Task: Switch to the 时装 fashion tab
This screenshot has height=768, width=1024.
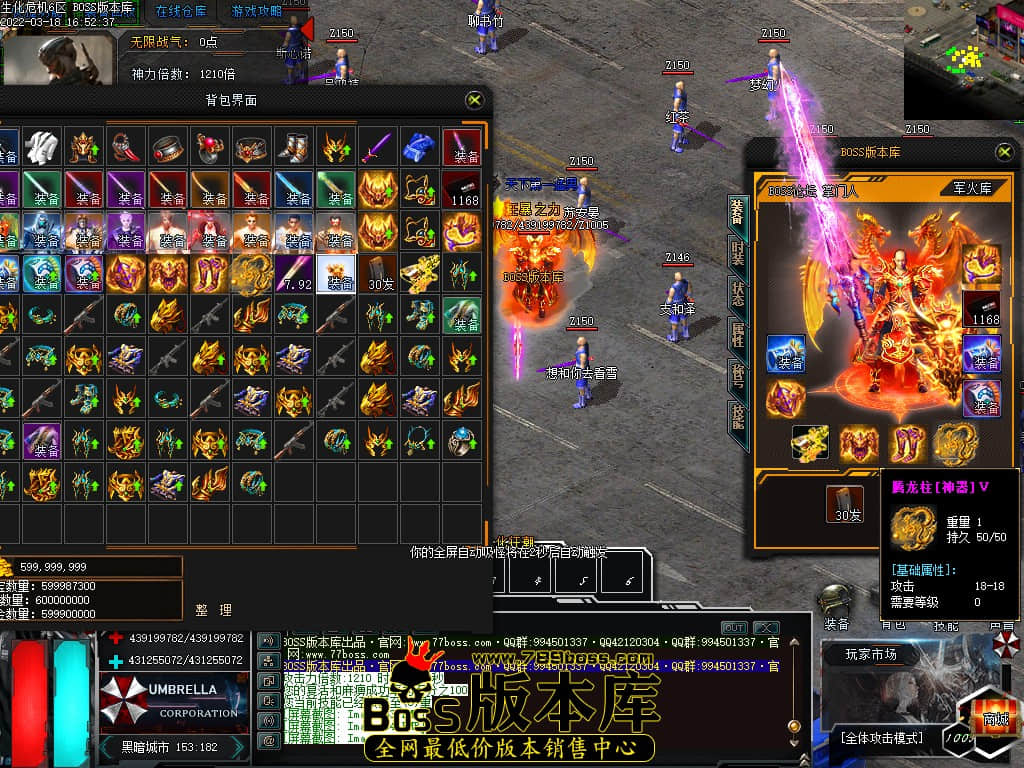Action: coord(737,251)
